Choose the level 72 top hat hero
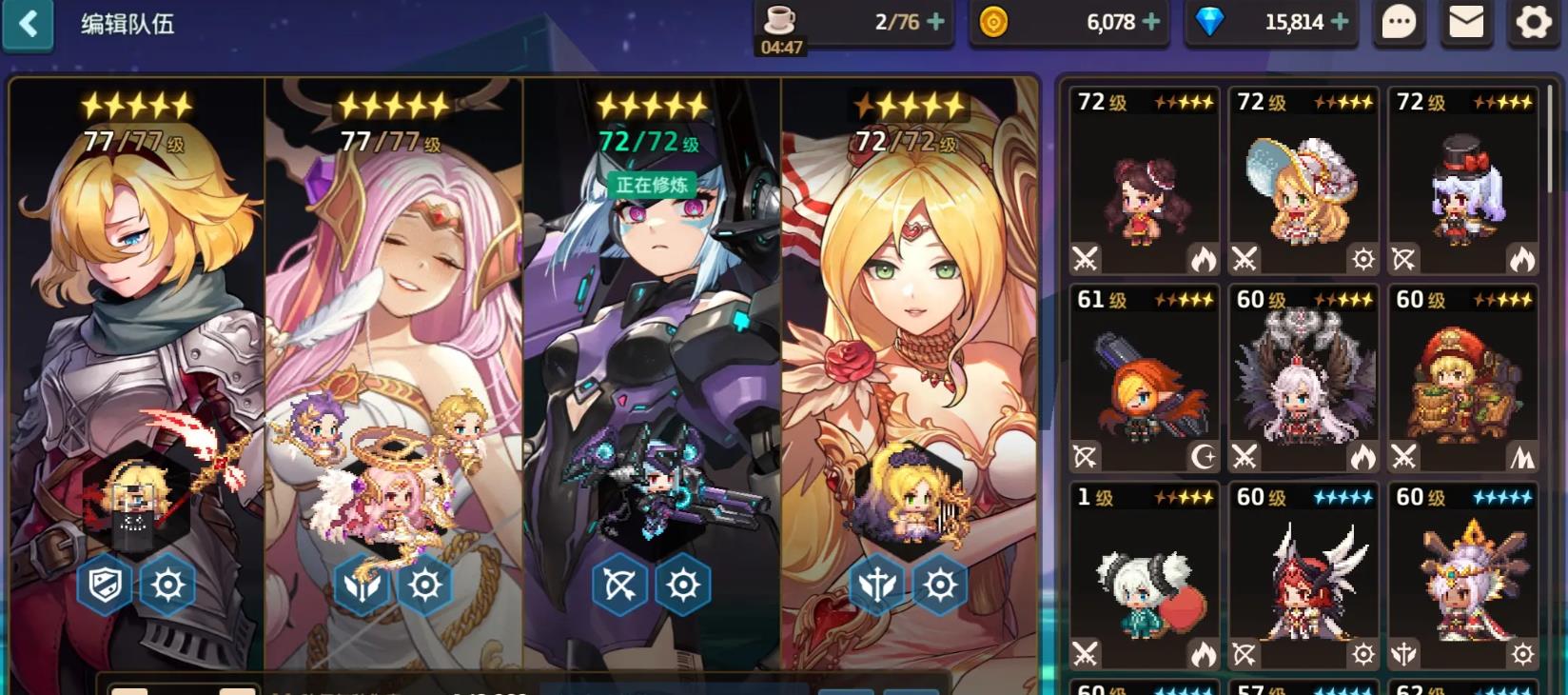Viewport: 1568px width, 695px height. pos(1463,181)
